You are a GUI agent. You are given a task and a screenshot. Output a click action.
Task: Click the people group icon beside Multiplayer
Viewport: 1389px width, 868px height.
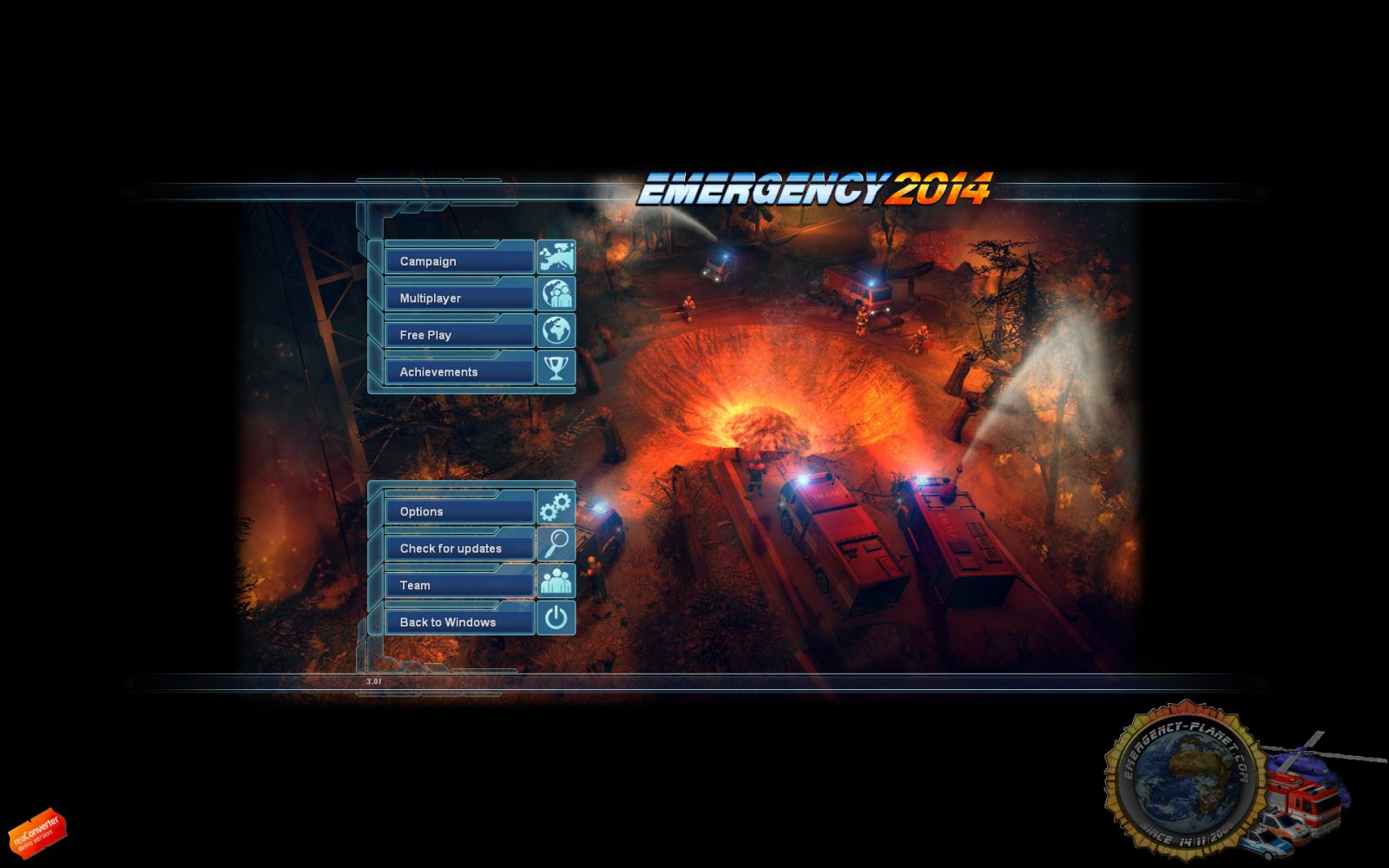(x=556, y=294)
